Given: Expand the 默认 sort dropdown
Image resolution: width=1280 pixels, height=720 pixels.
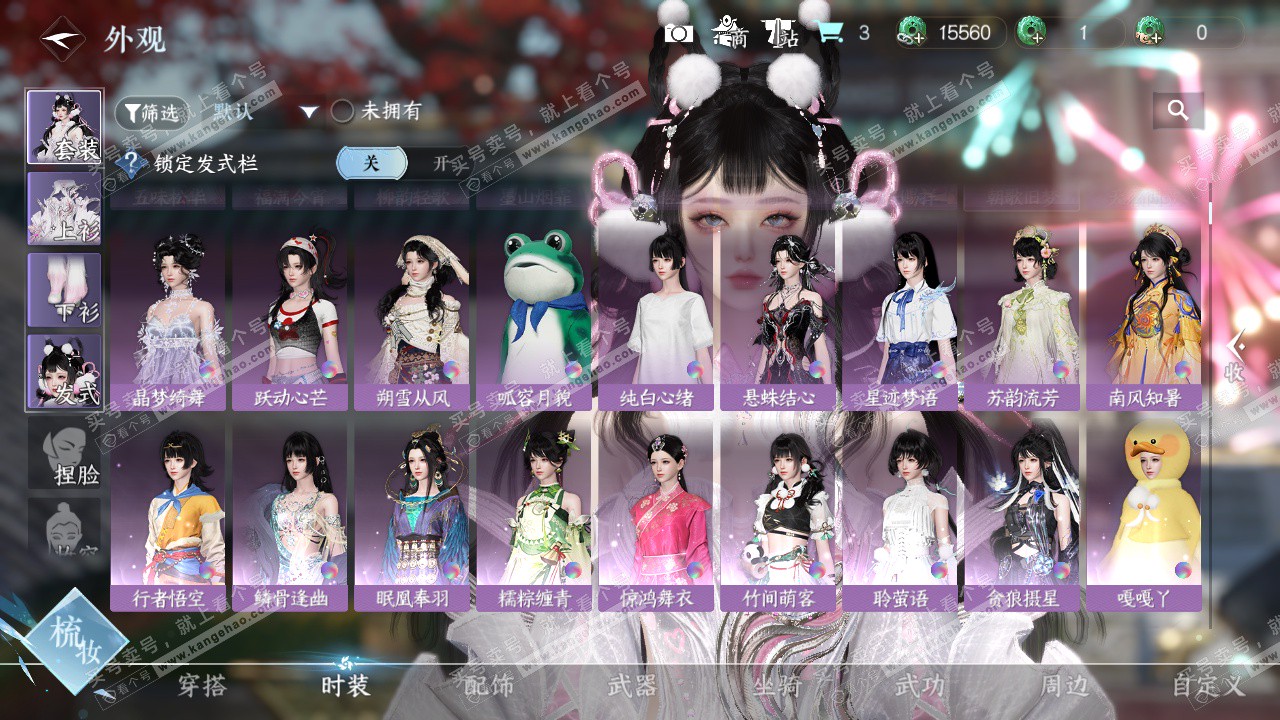Looking at the screenshot, I should click(x=308, y=112).
